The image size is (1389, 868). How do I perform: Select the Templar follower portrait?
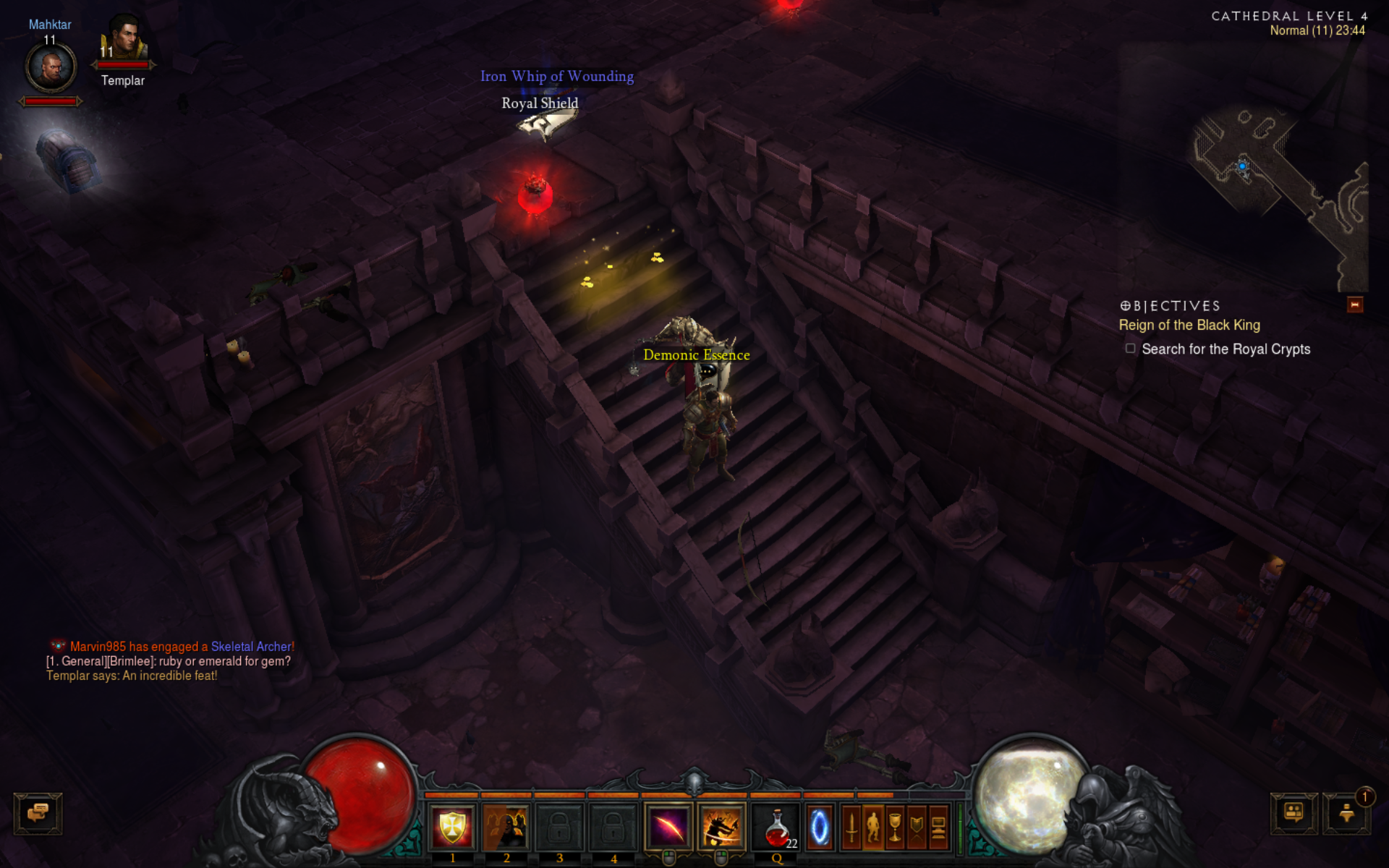click(124, 41)
